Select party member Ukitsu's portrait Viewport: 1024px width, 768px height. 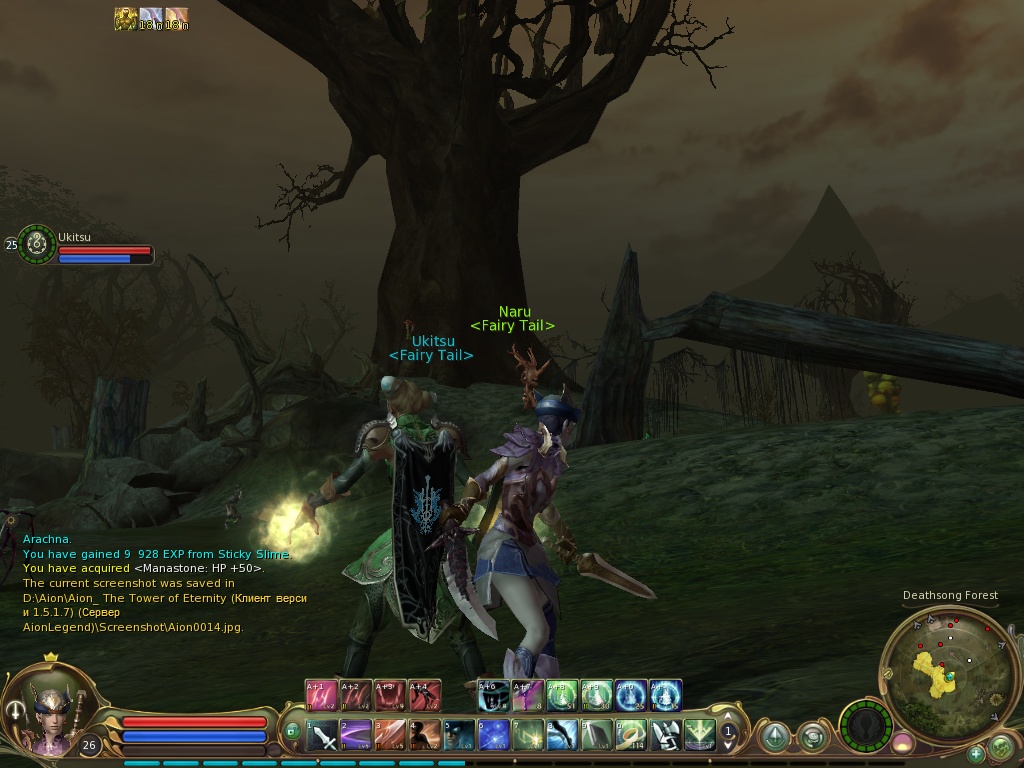point(37,244)
